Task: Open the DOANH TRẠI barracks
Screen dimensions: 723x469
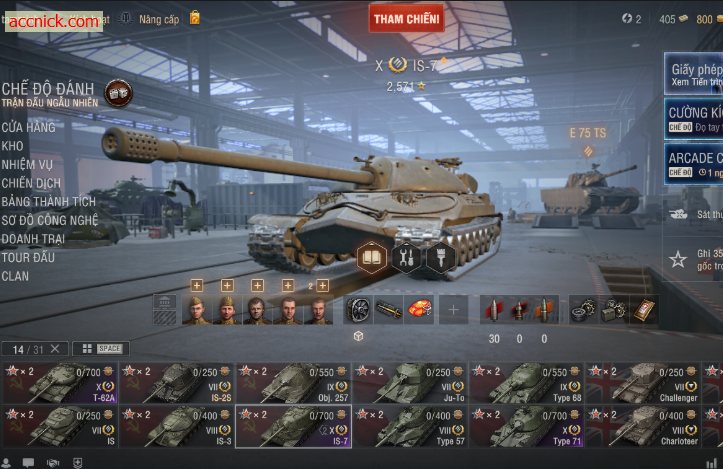Action: coord(33,238)
